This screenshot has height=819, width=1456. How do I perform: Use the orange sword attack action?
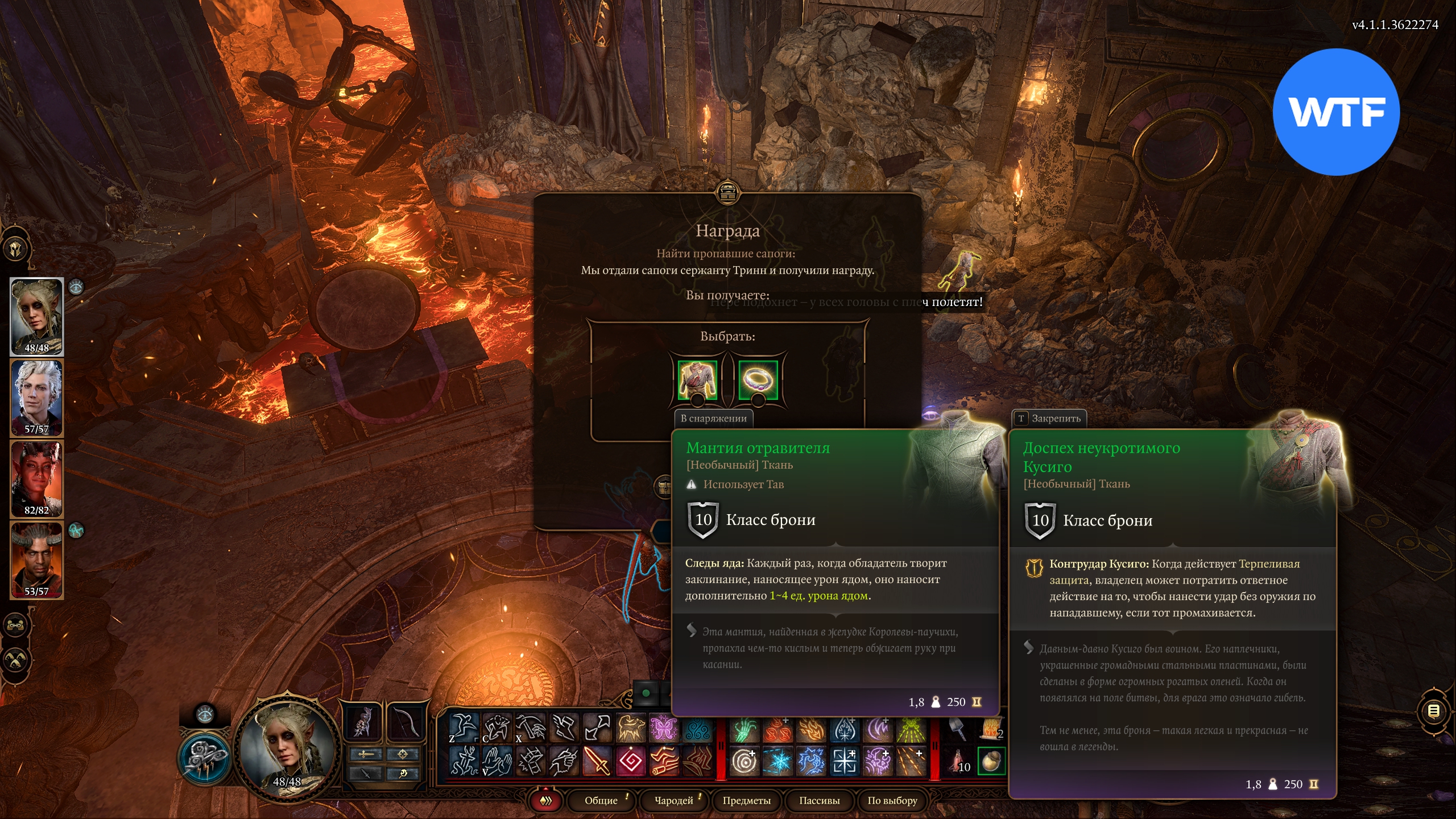(x=597, y=762)
